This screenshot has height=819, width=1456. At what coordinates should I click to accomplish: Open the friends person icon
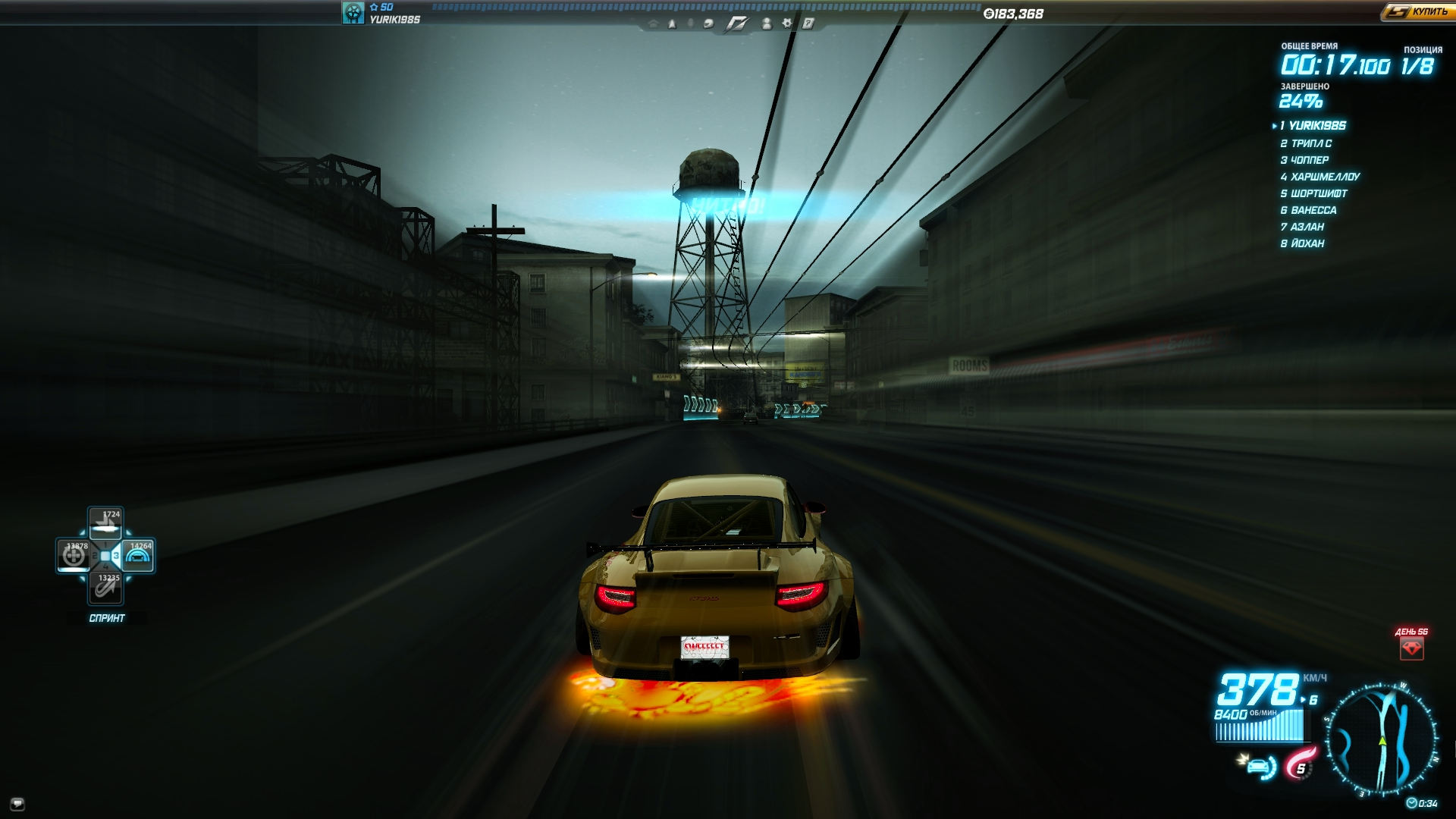coord(767,24)
